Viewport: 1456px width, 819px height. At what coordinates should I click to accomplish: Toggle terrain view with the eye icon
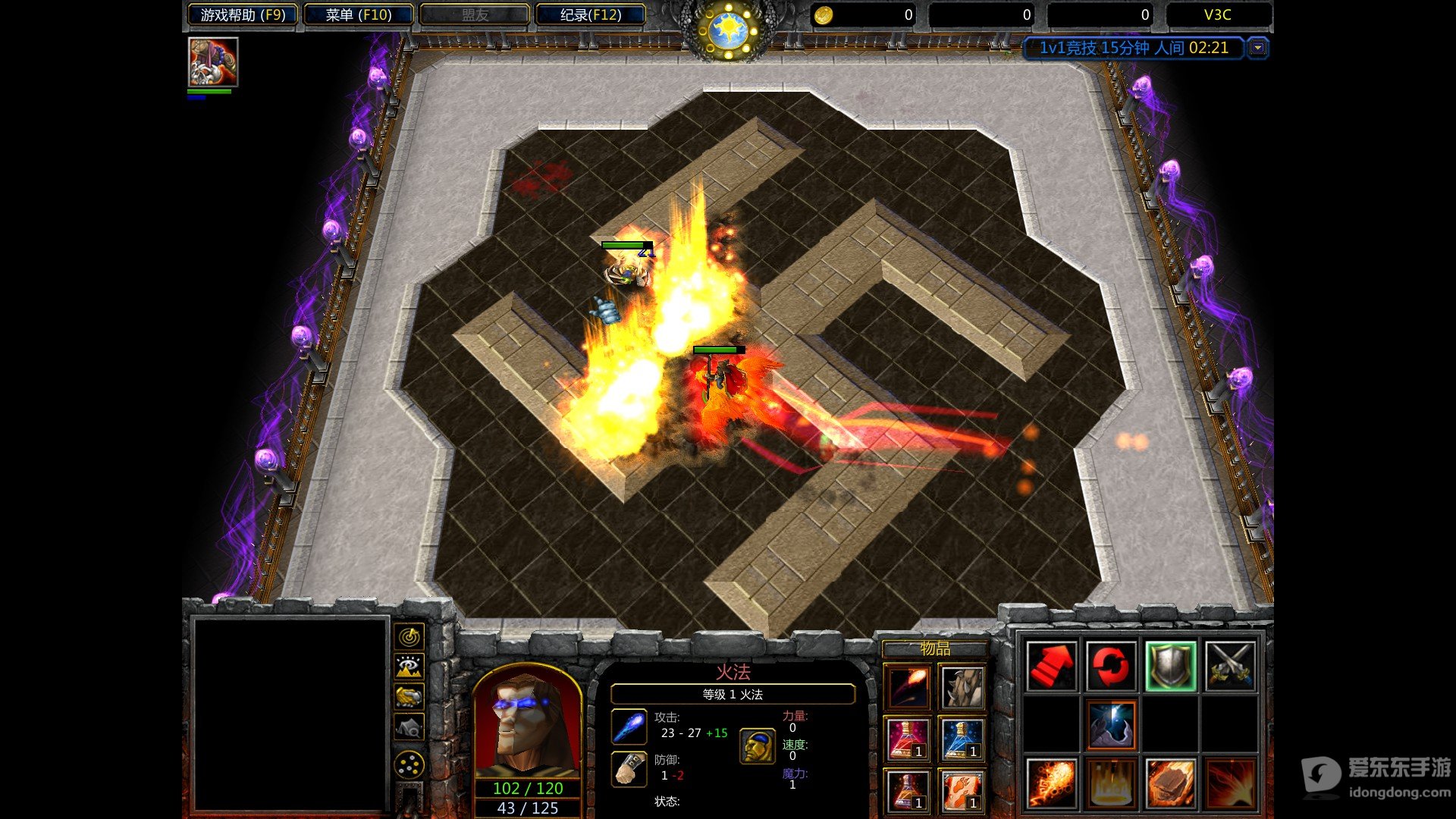coord(408,666)
